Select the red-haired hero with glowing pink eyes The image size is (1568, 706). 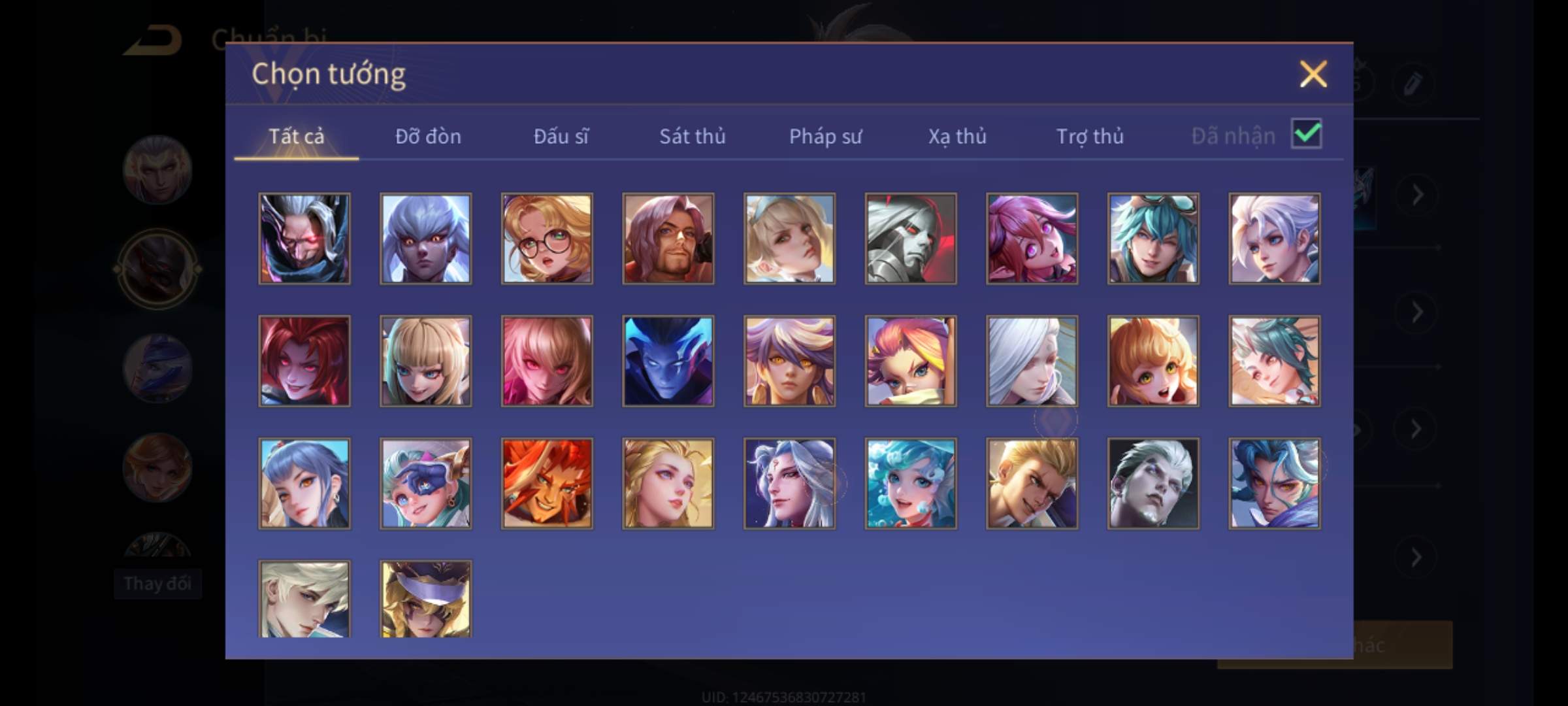click(304, 361)
